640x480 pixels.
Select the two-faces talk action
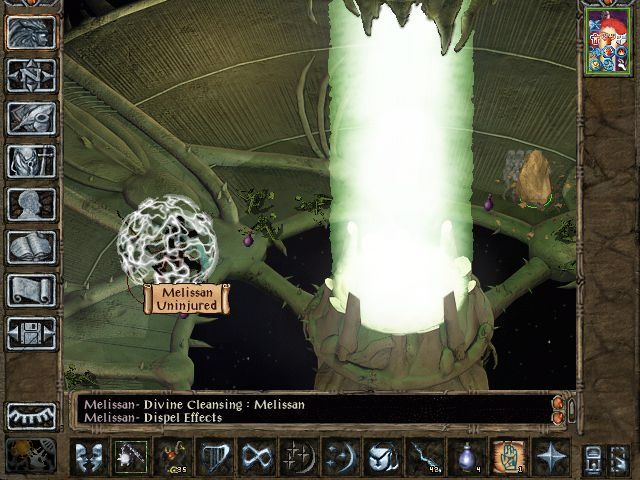point(88,457)
